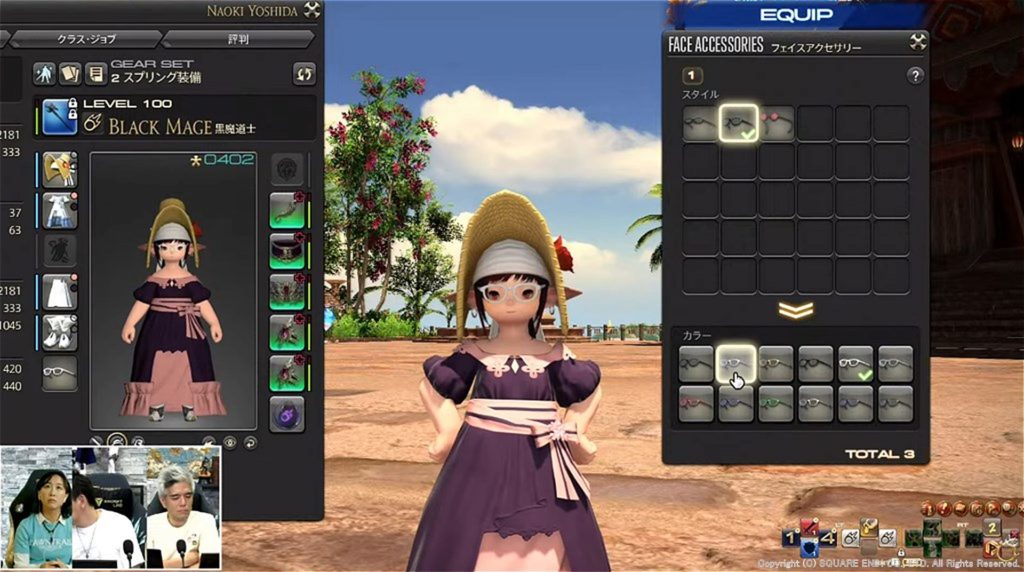Close the character window
Screen dimensions: 1024x572
coord(311,11)
